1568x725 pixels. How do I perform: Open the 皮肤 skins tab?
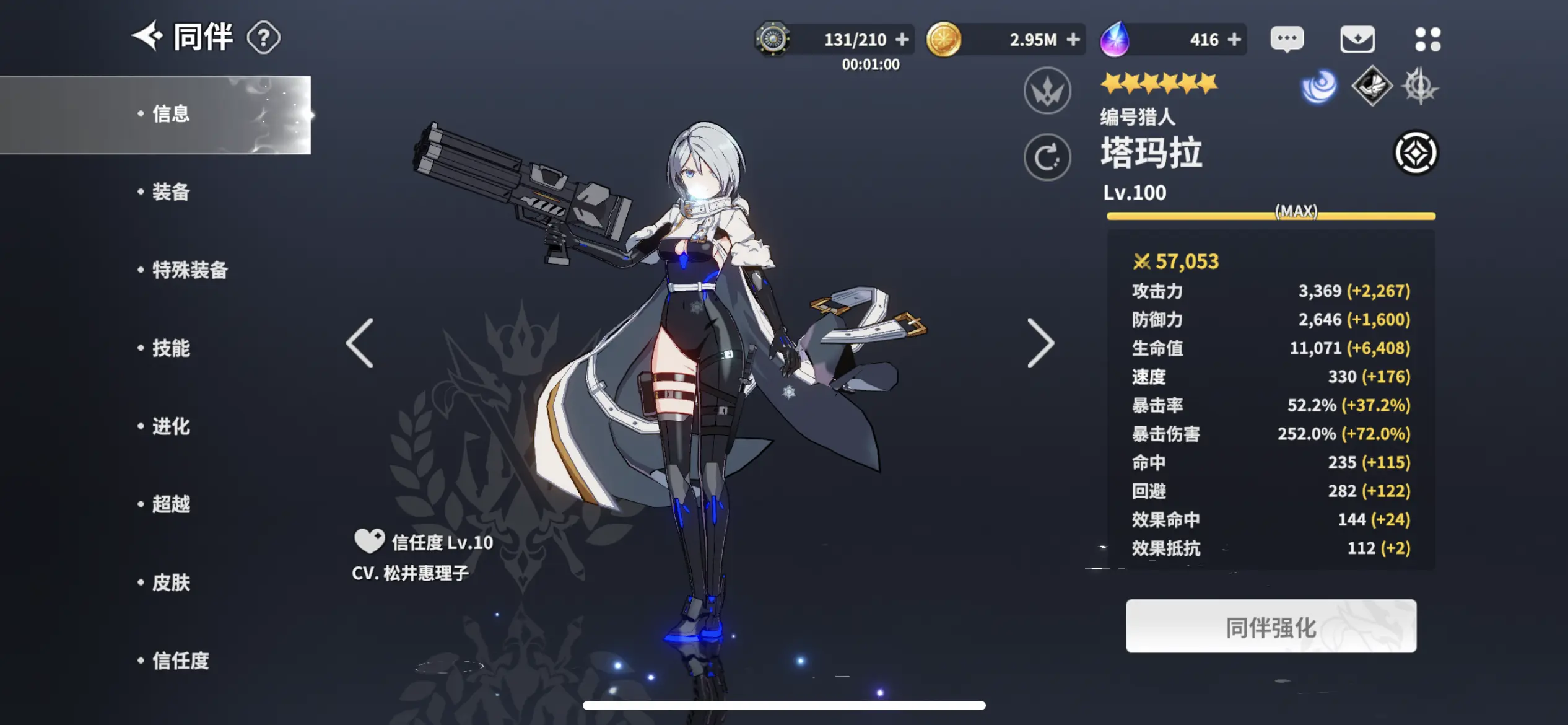170,582
